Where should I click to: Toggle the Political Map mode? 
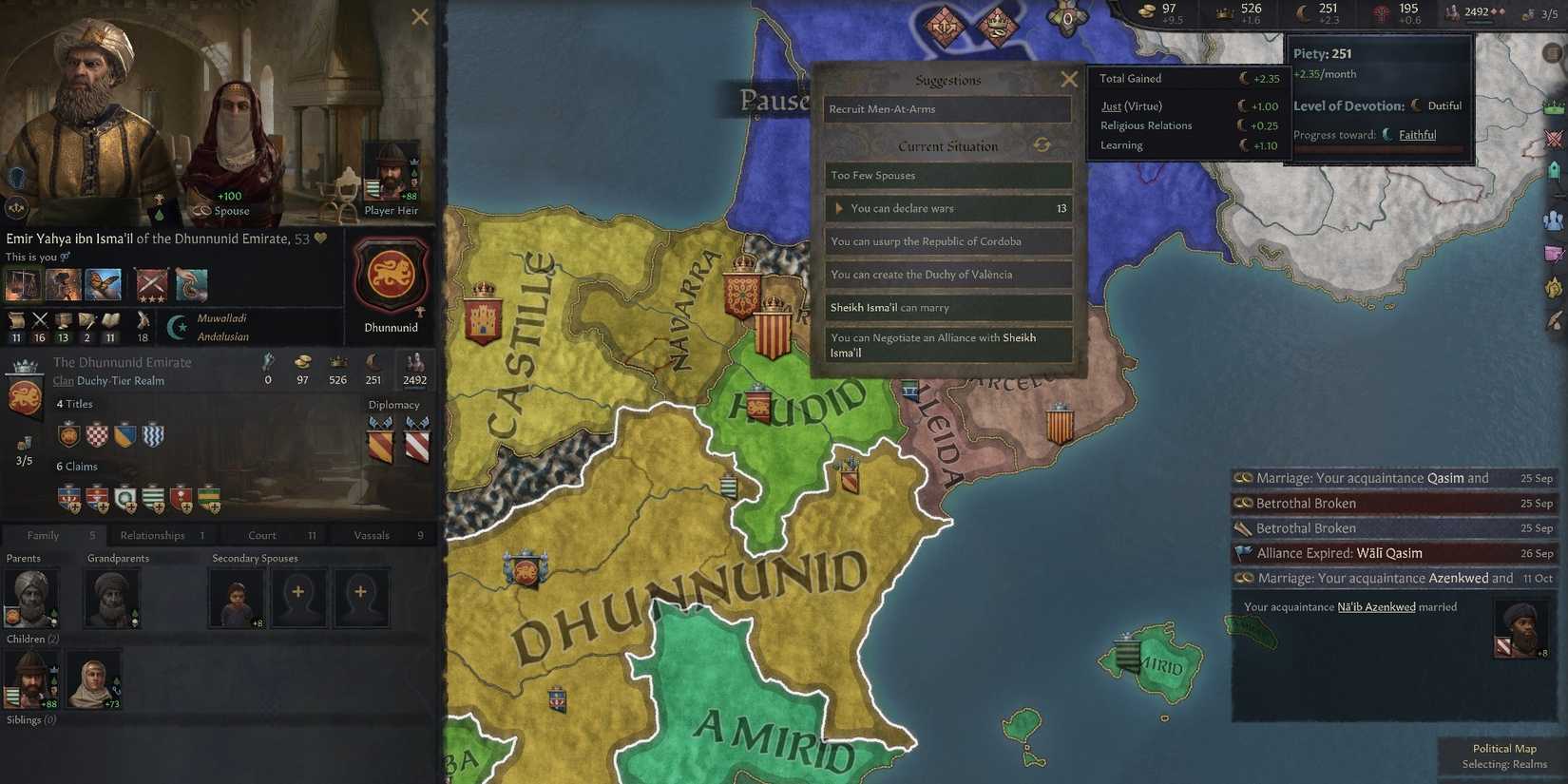click(x=1504, y=748)
